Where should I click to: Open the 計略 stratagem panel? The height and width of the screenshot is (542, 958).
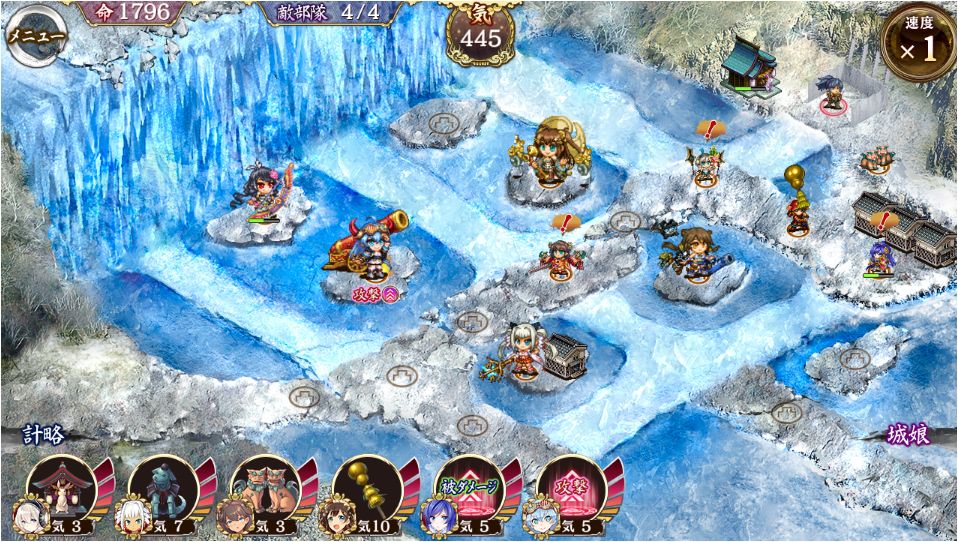(x=44, y=435)
